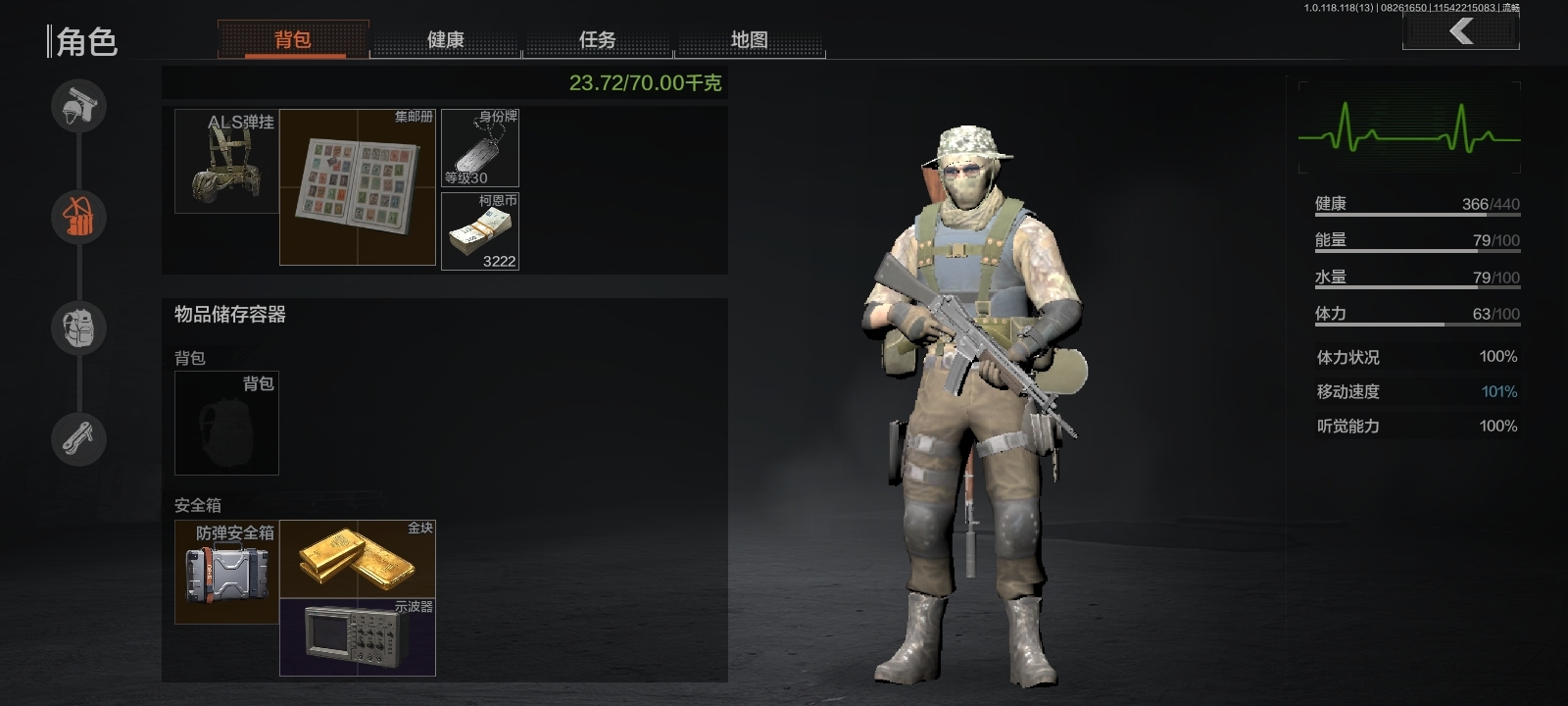Screen dimensions: 1568x706
Task: Select the helmet equipment icon in sidebar
Action: pyautogui.click(x=78, y=106)
